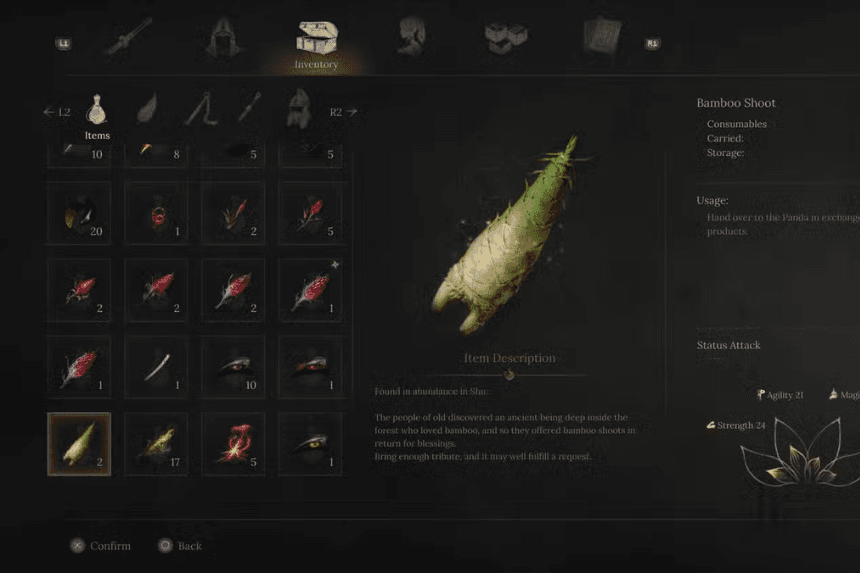Open the Inventory chest tab
Screen dimensions: 860x573
[x=316, y=42]
